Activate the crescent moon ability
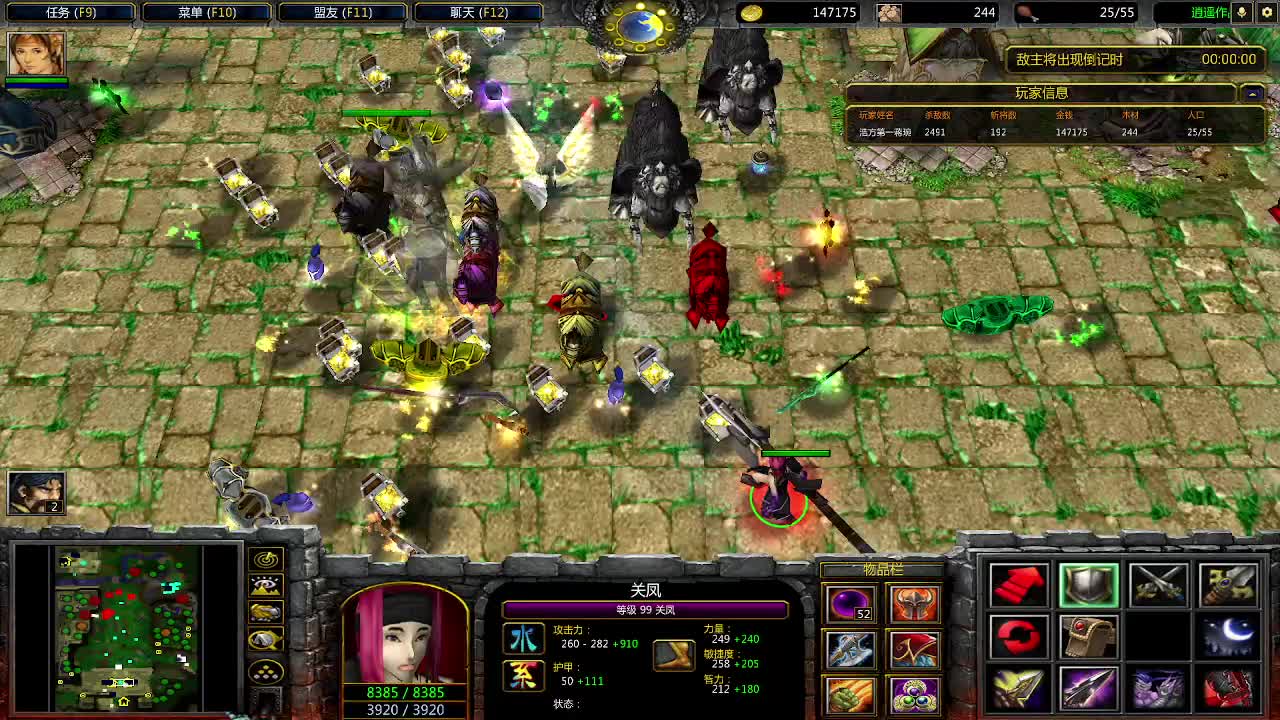1280x720 pixels. point(1229,637)
